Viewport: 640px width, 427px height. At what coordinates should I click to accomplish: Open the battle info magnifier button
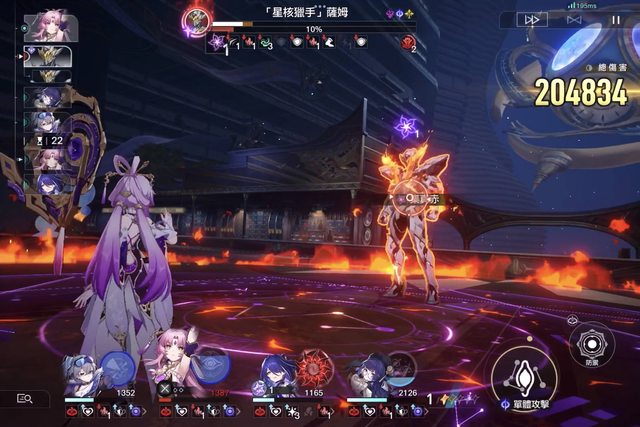coord(25,398)
